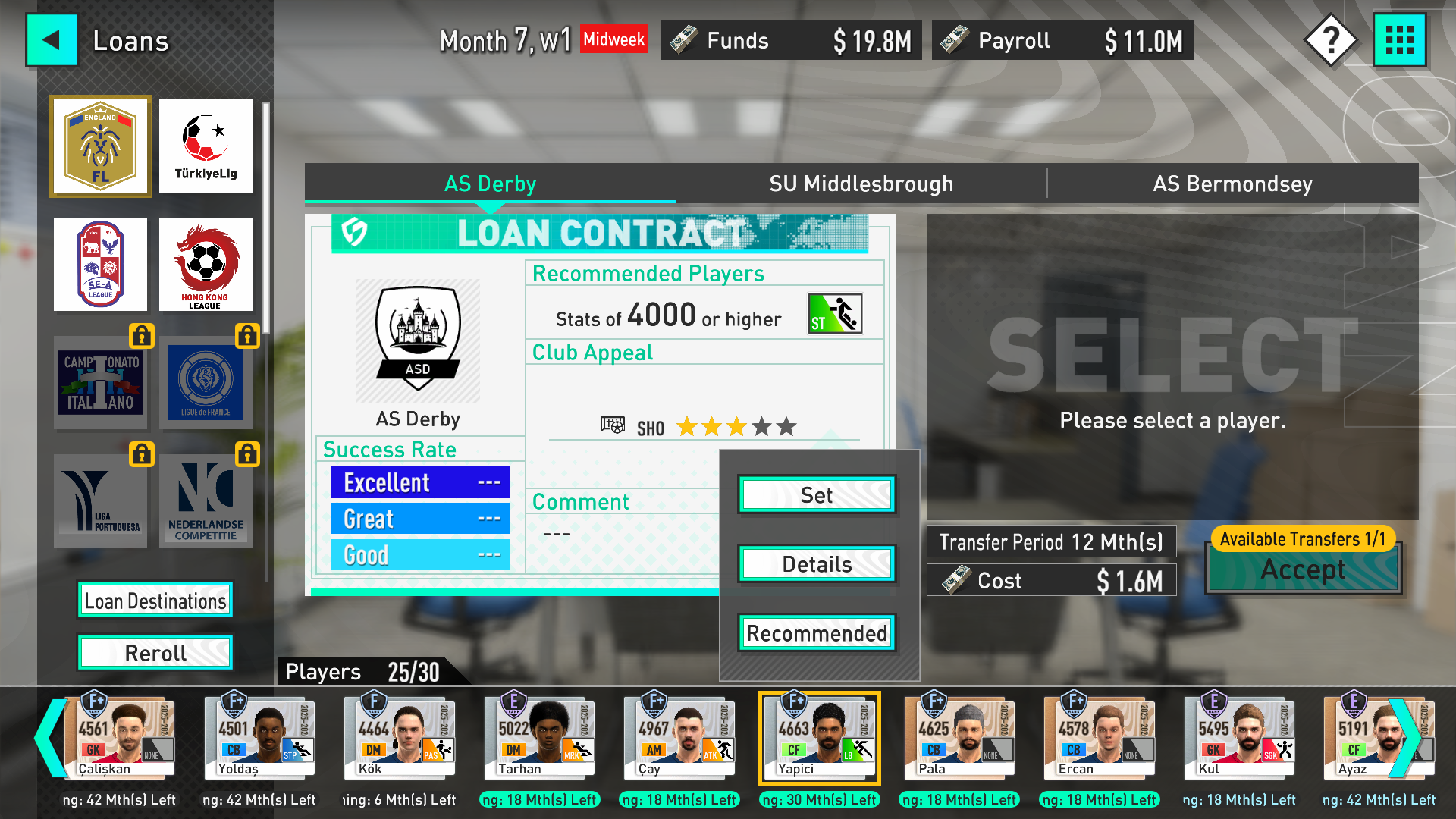Open Loan Destinations
The height and width of the screenshot is (819, 1456).
click(155, 599)
